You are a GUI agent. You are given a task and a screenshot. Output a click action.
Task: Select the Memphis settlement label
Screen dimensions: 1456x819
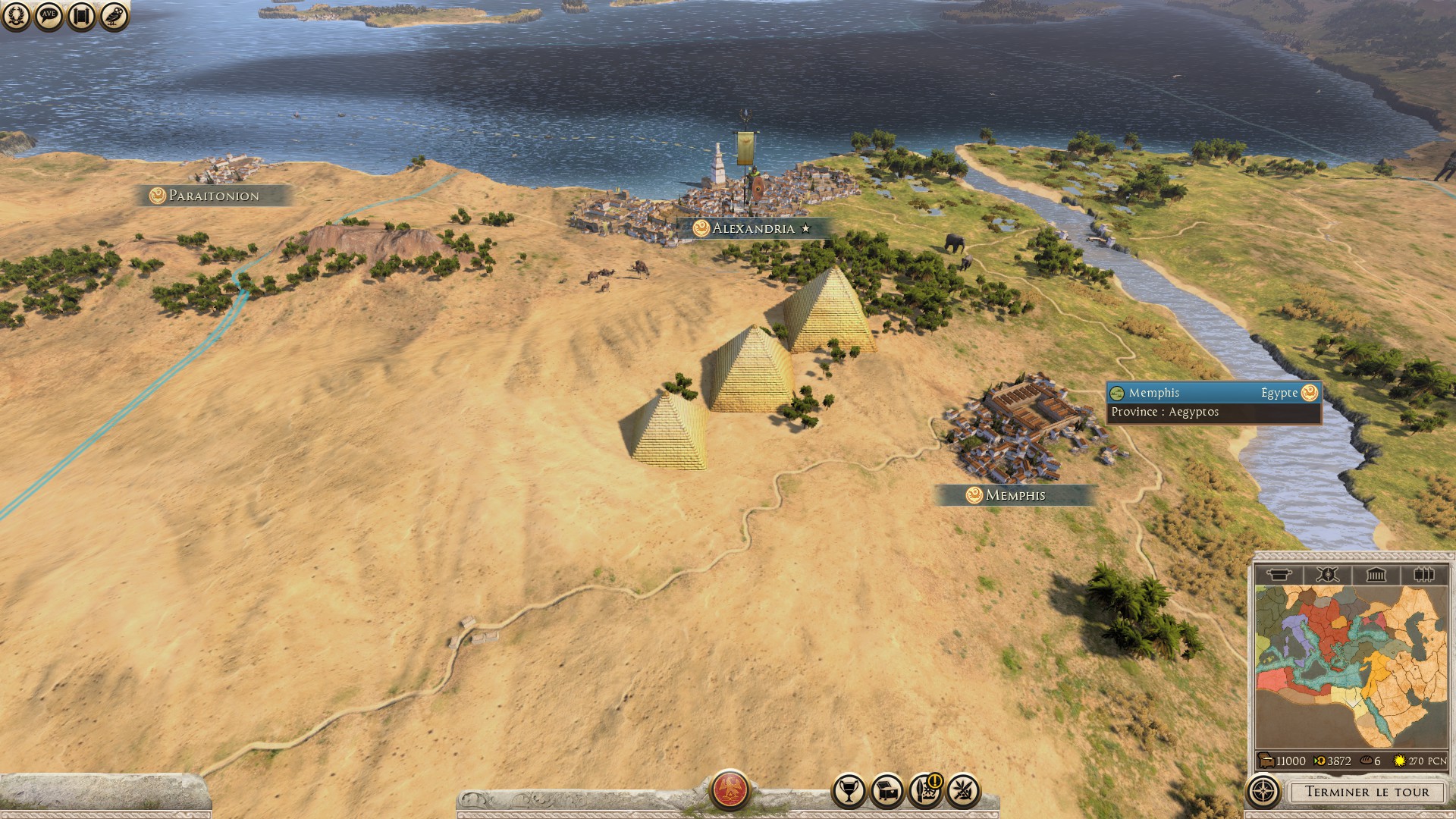(1015, 495)
